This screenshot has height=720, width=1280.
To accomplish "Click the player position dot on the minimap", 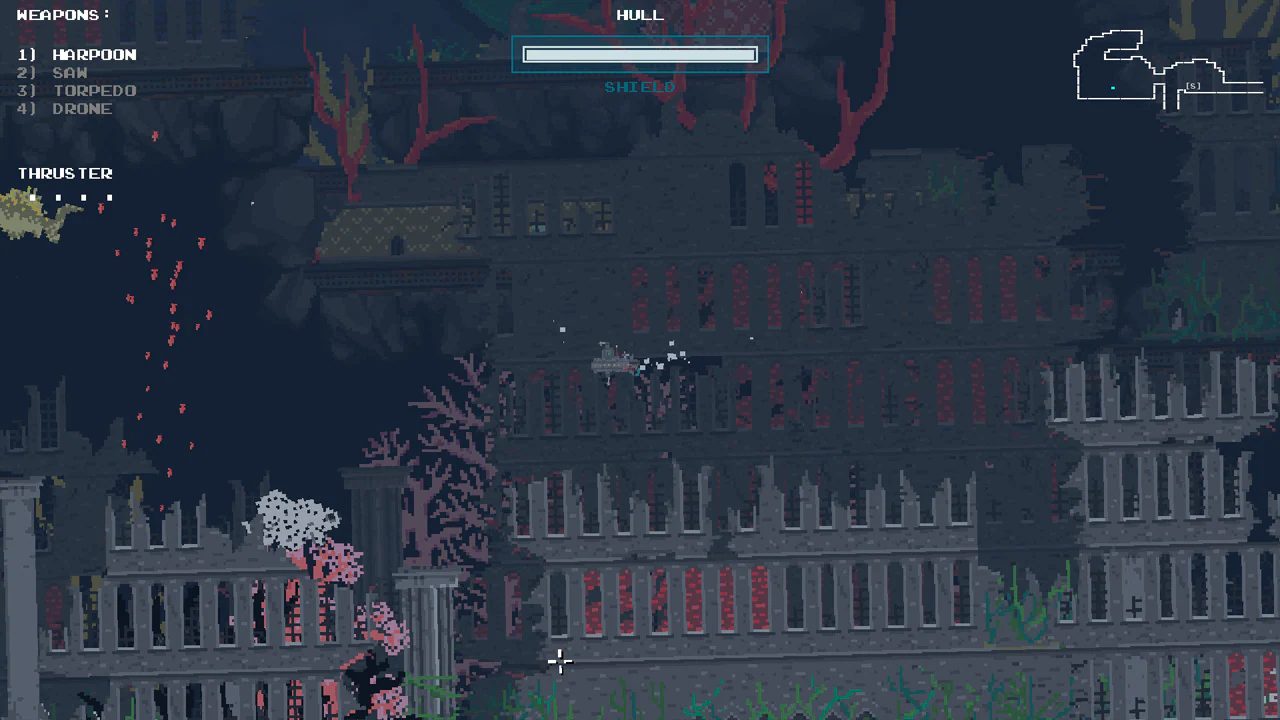I will pos(1112,88).
